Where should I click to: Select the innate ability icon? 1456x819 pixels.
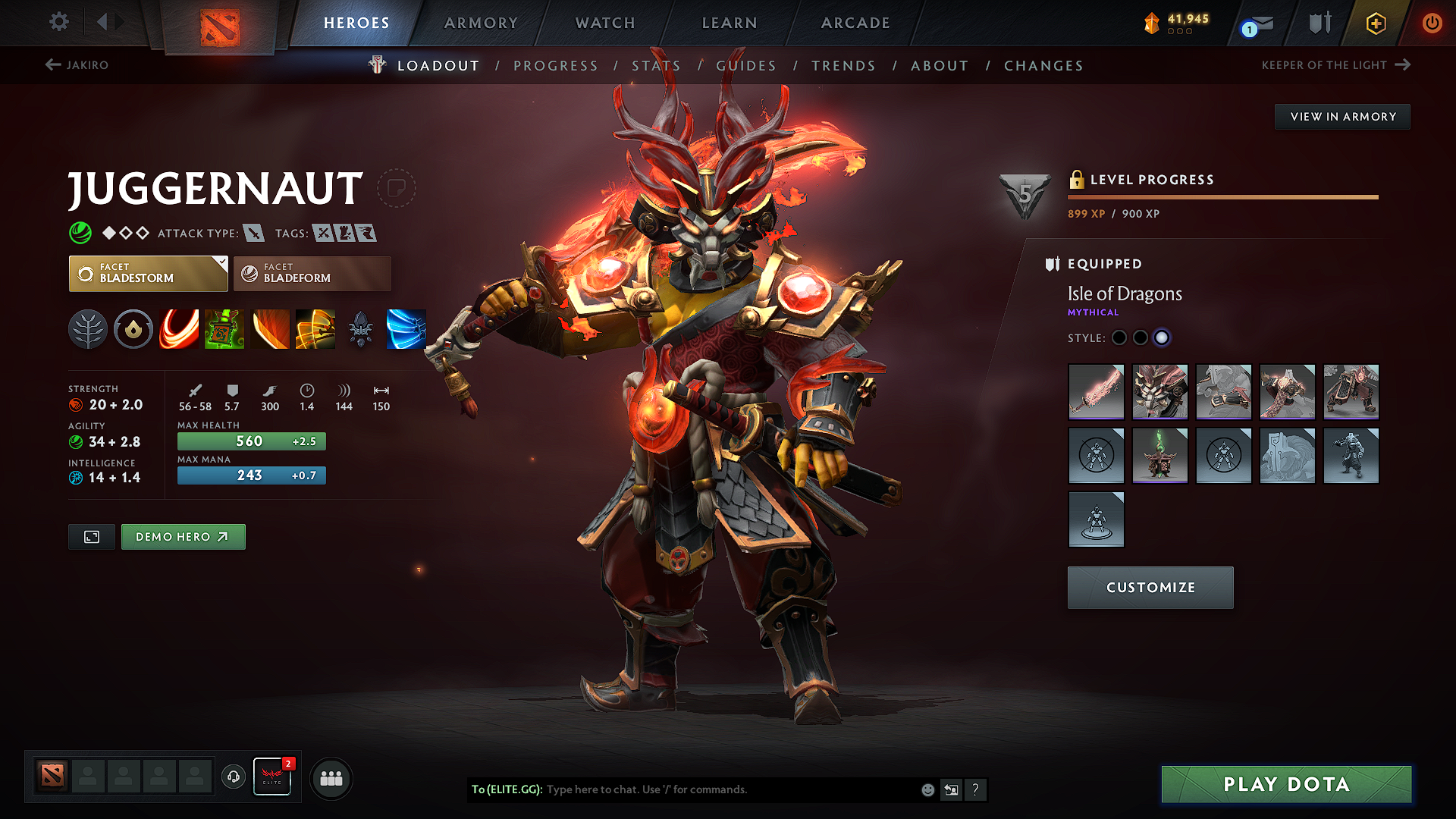133,329
